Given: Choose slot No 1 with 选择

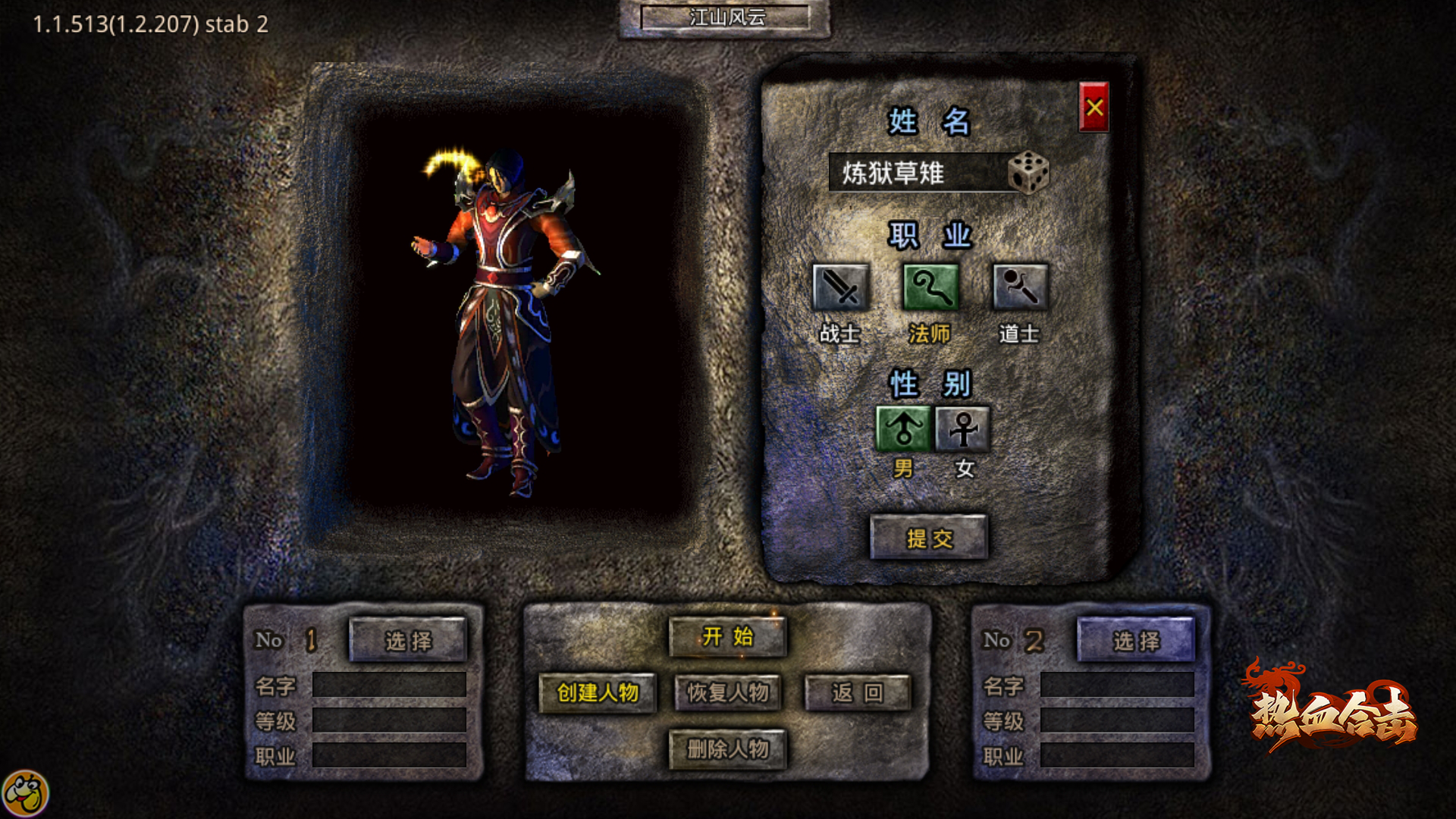Looking at the screenshot, I should (408, 641).
